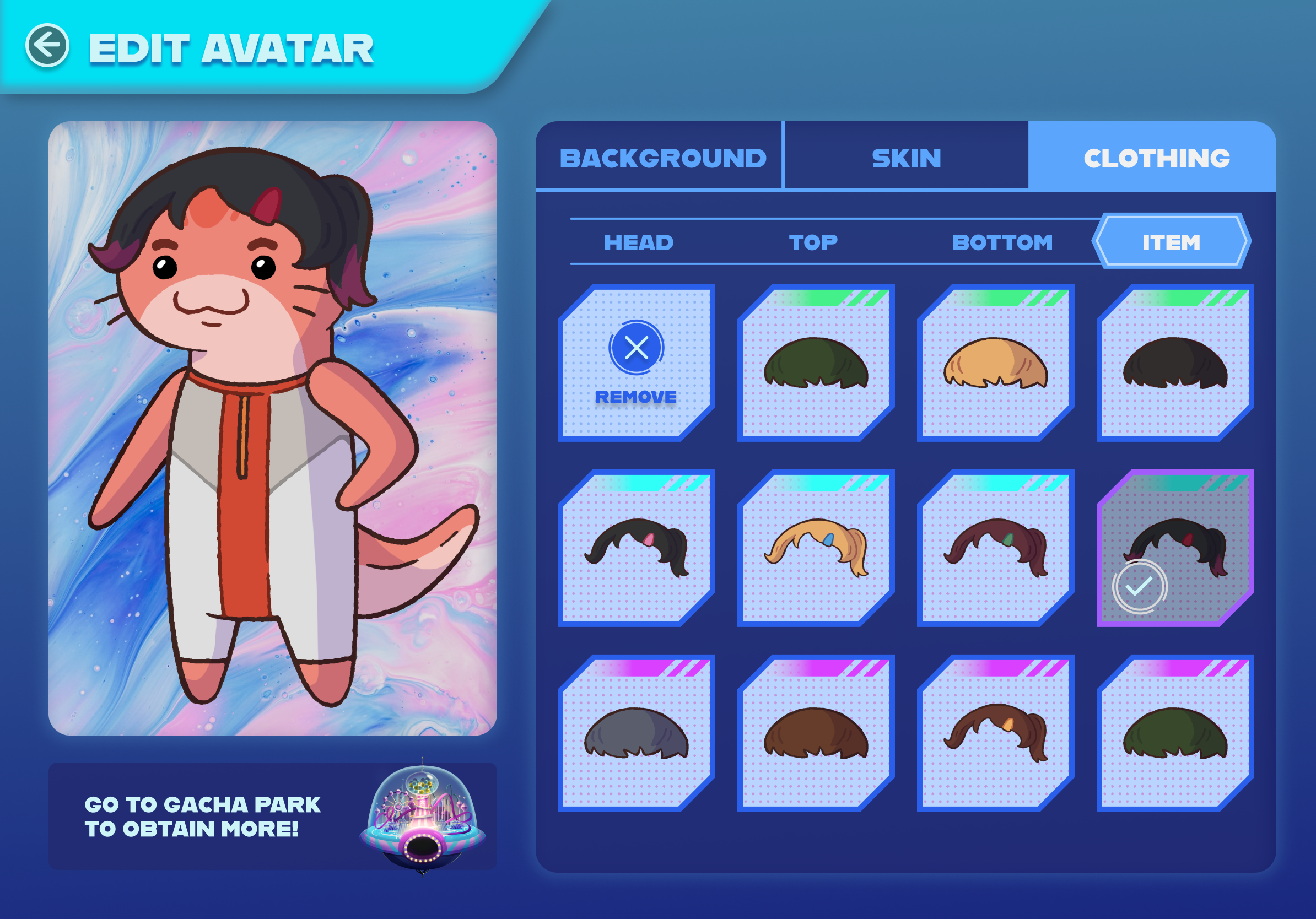This screenshot has width=1316, height=919.
Task: Equip the blonde ponytail with blue clip
Action: (x=816, y=548)
